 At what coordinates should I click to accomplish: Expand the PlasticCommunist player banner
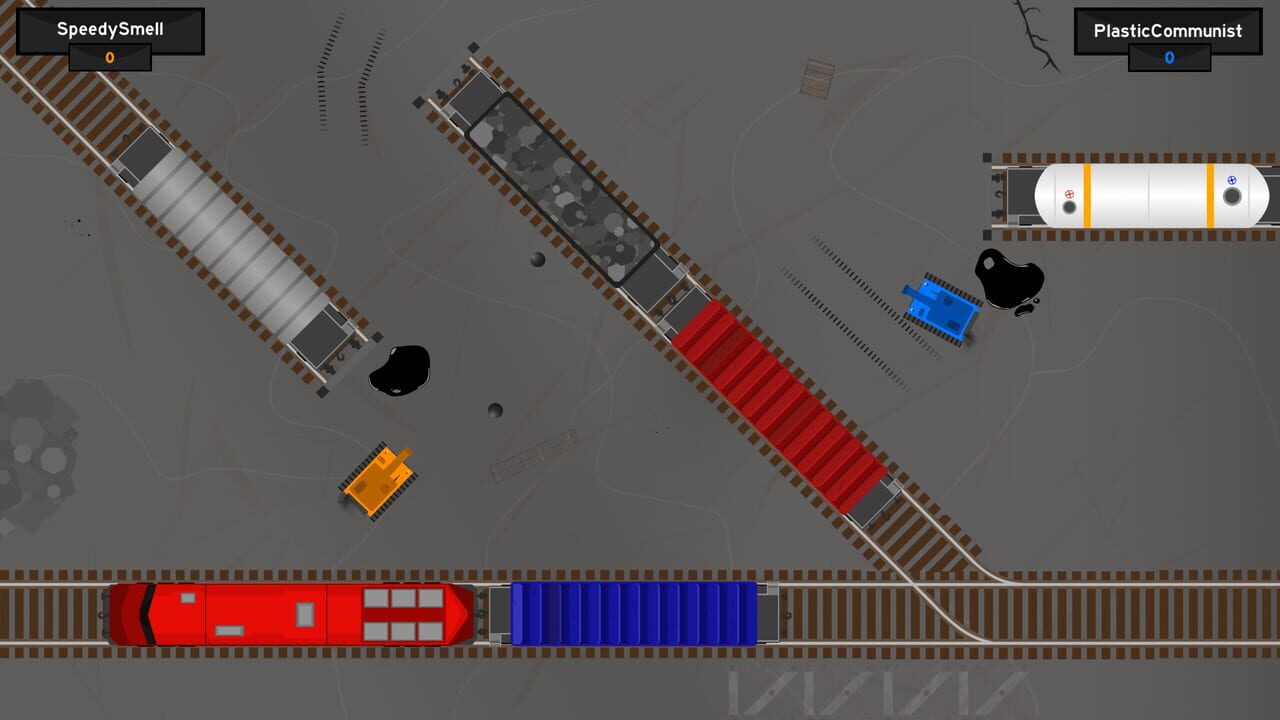pyautogui.click(x=1168, y=29)
